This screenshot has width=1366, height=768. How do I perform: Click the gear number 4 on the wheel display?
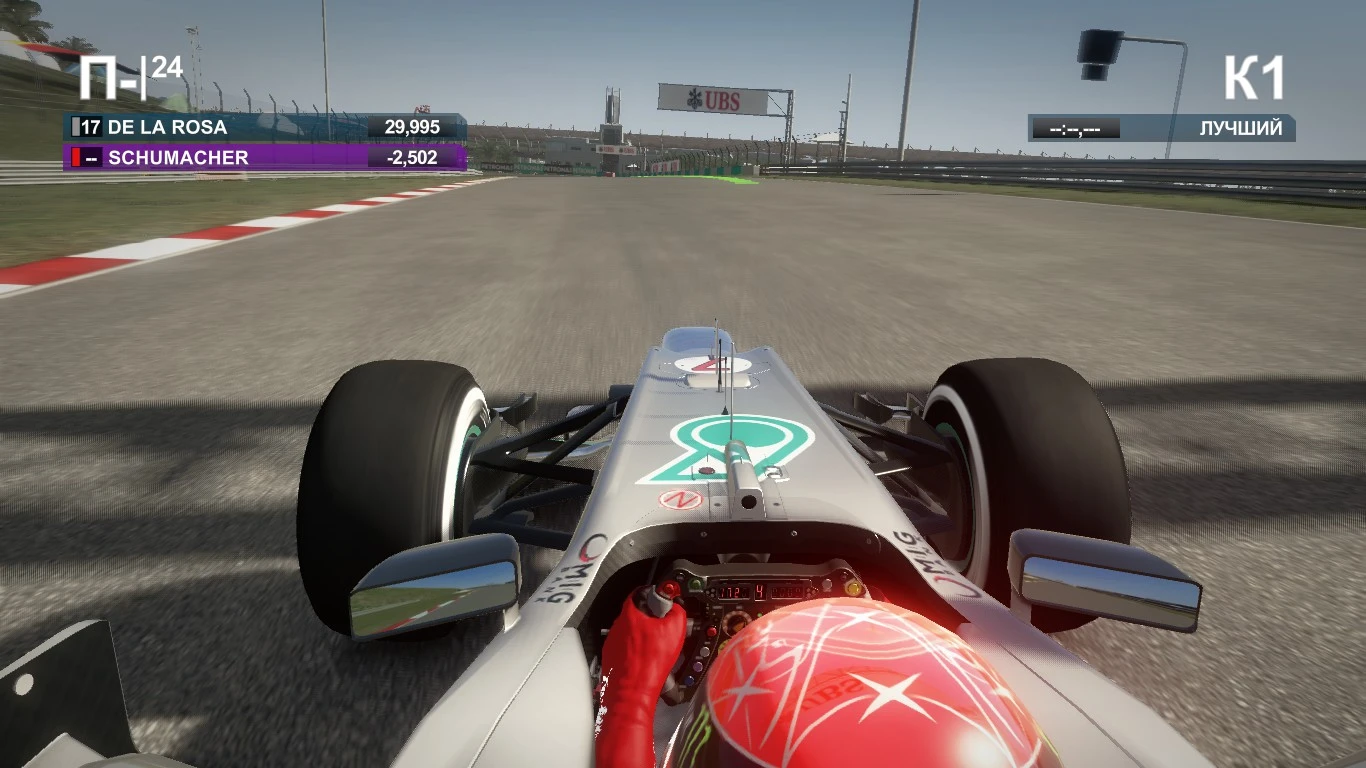(760, 591)
